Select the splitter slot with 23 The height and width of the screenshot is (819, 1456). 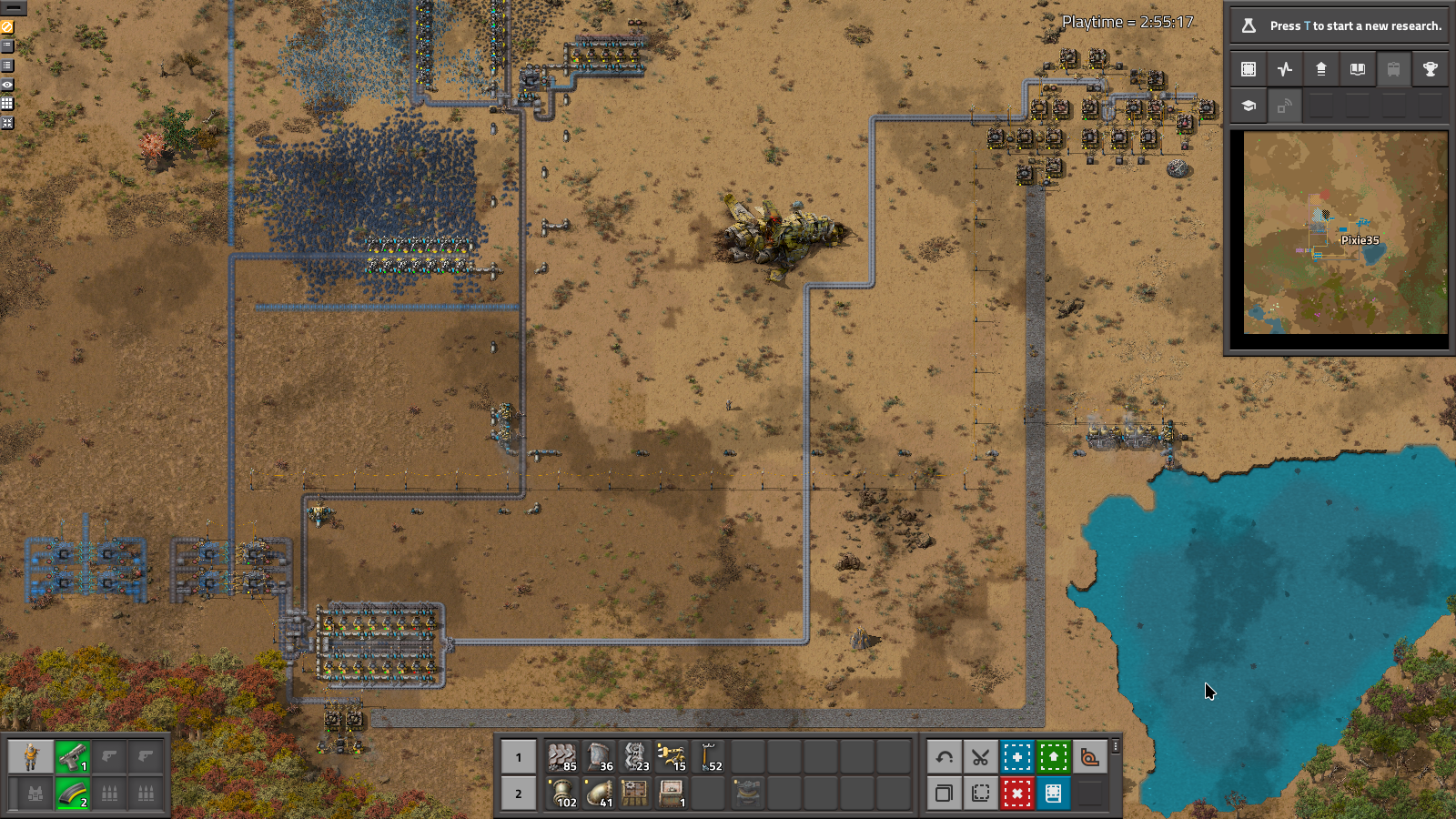point(635,756)
